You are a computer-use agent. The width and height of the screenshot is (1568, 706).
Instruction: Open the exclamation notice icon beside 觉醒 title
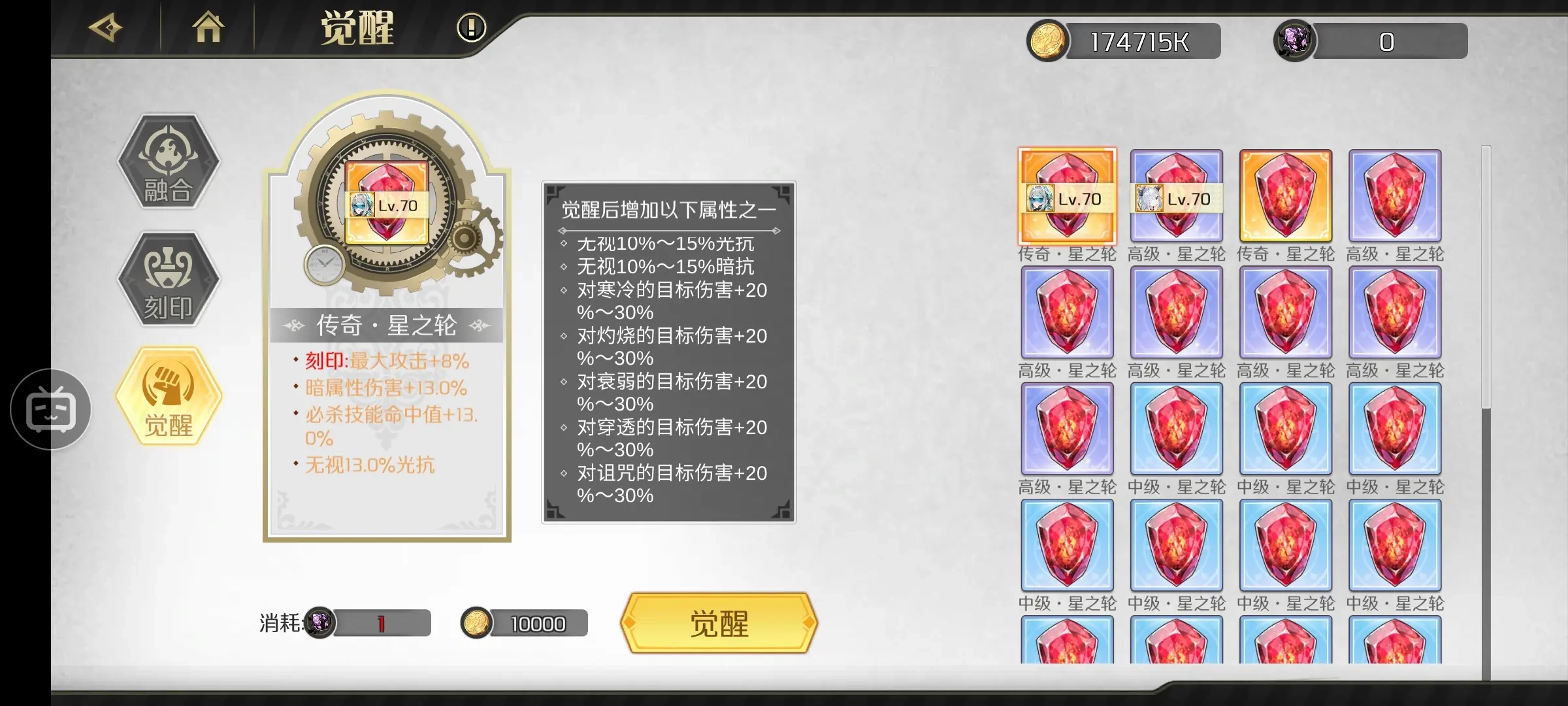[x=470, y=29]
